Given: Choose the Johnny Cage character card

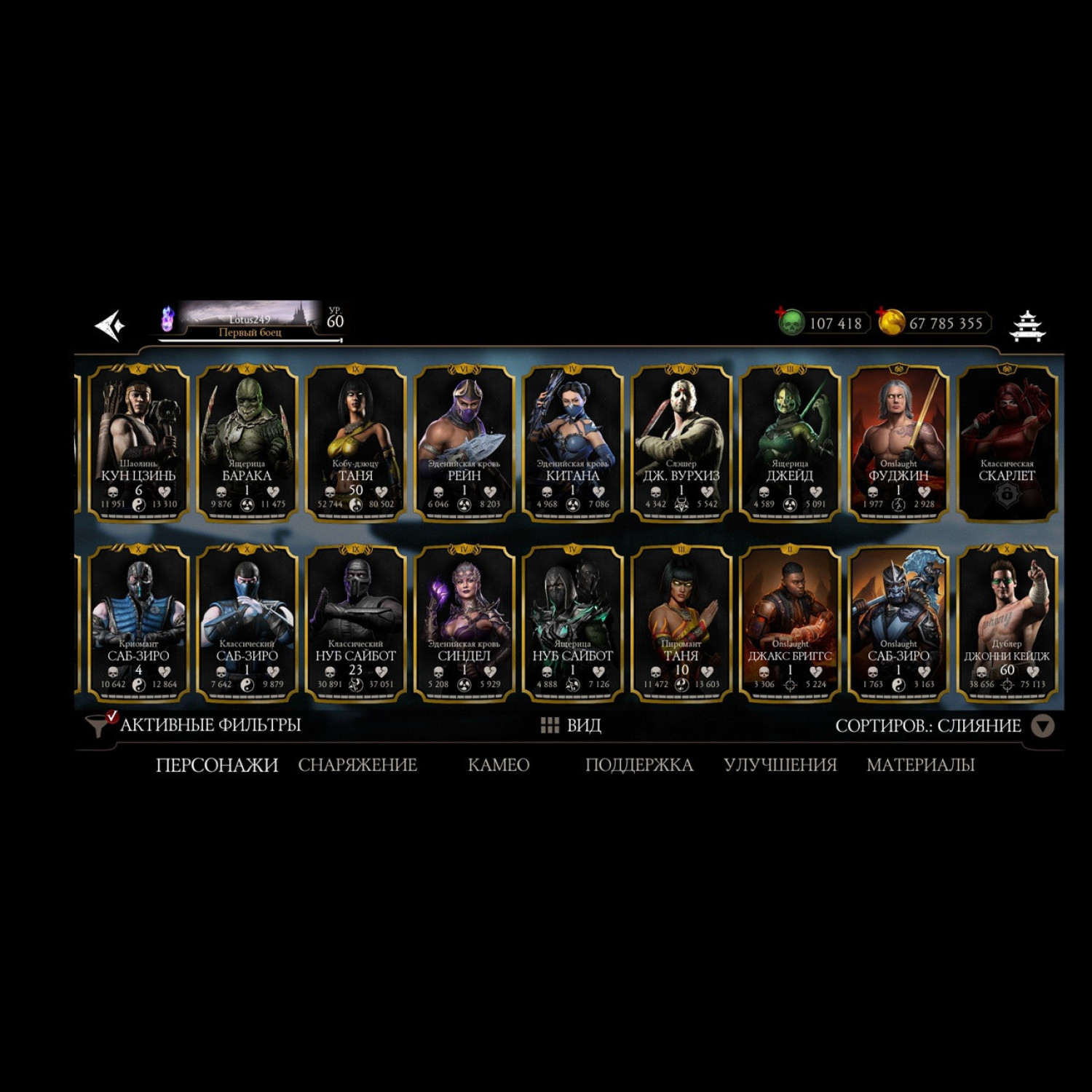Looking at the screenshot, I should tap(1007, 623).
